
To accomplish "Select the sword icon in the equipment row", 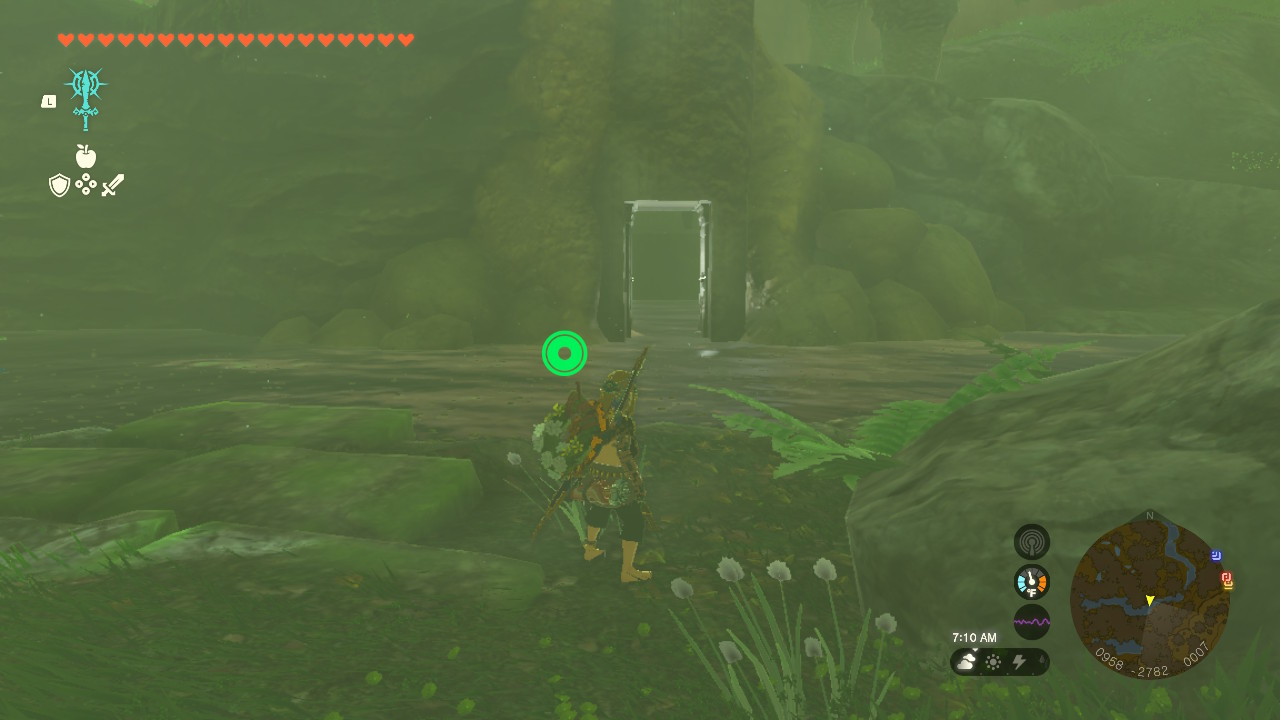I will 112,184.
